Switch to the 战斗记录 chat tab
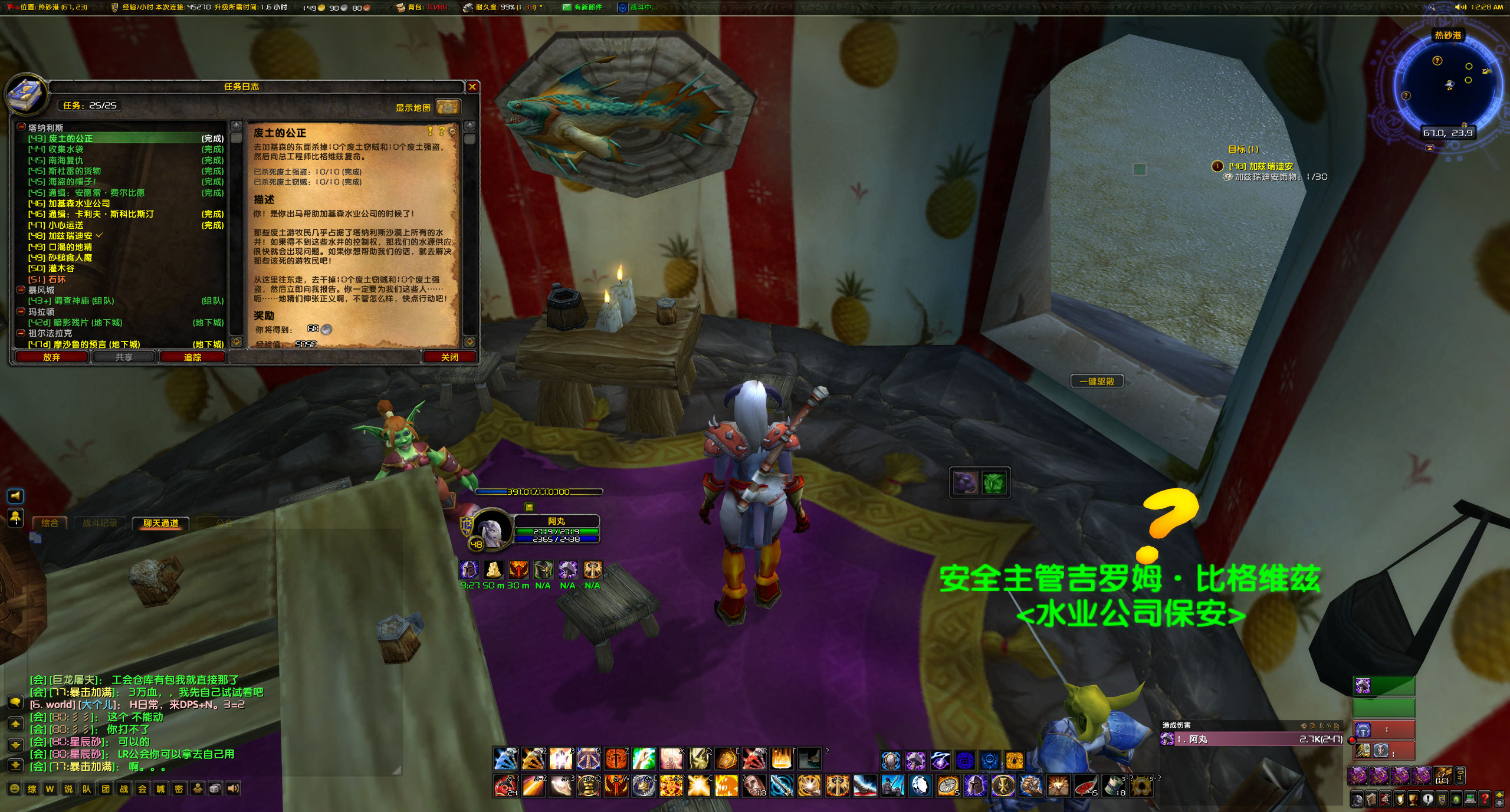Image resolution: width=1510 pixels, height=812 pixels. click(98, 522)
